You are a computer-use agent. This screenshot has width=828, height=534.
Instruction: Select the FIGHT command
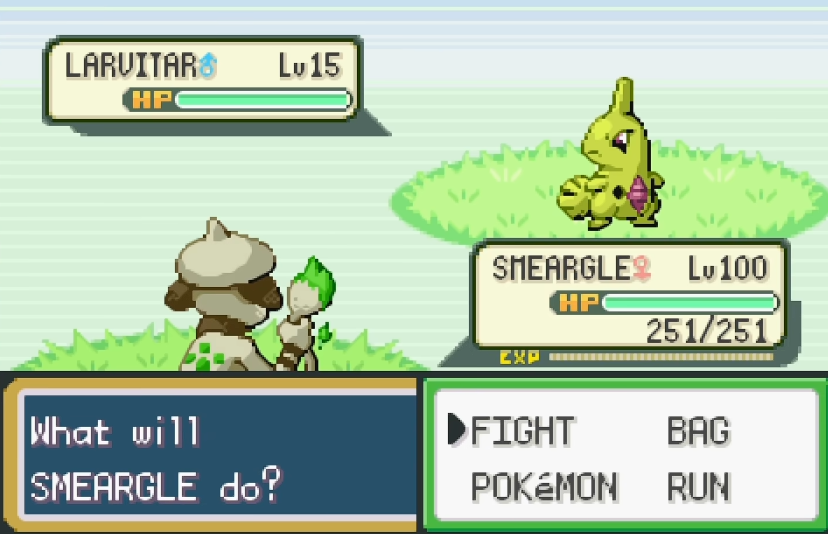pos(522,431)
